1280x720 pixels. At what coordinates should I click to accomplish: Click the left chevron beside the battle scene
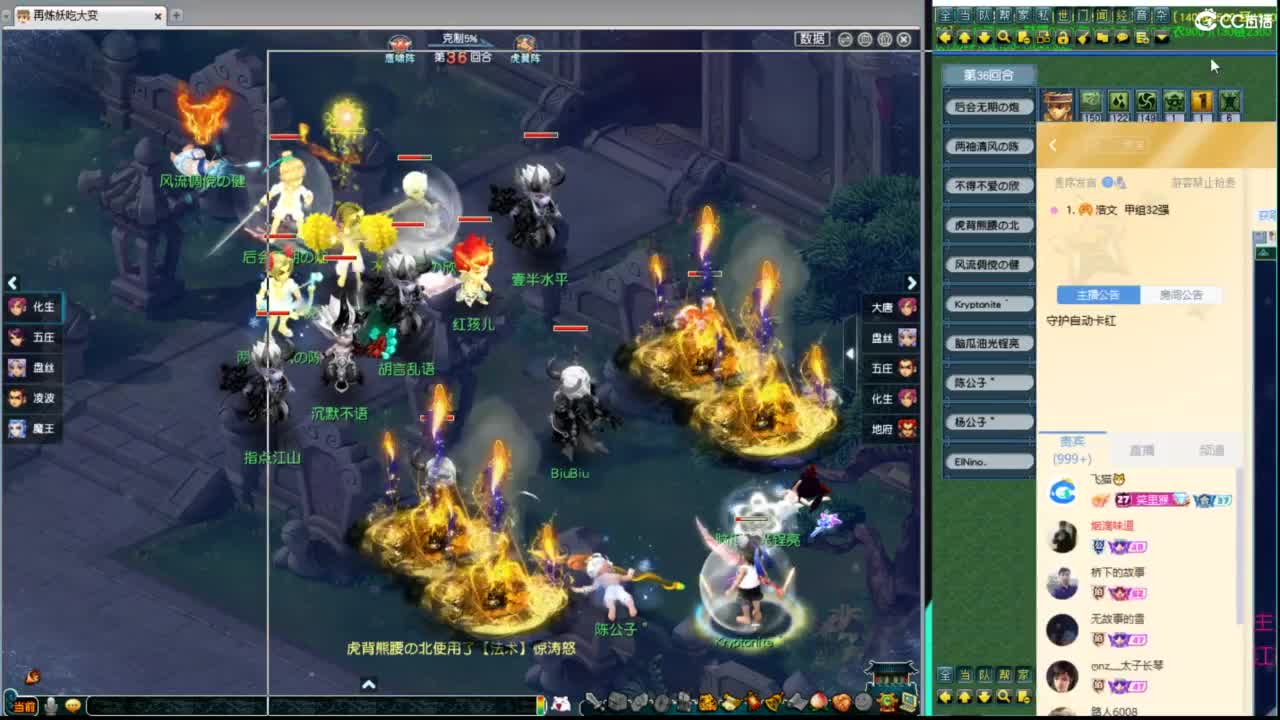(14, 282)
